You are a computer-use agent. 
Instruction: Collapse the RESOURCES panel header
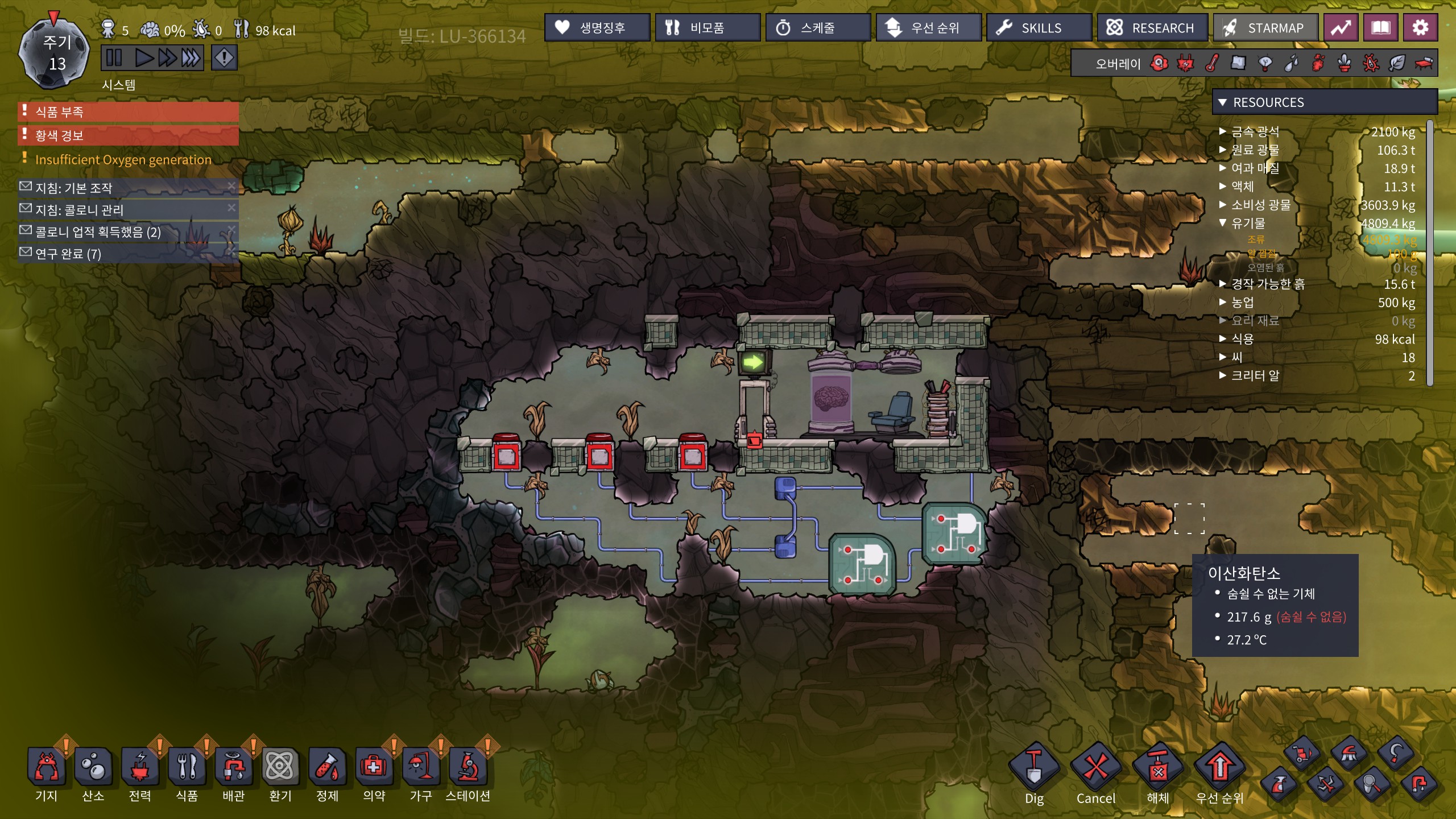coord(1223,102)
